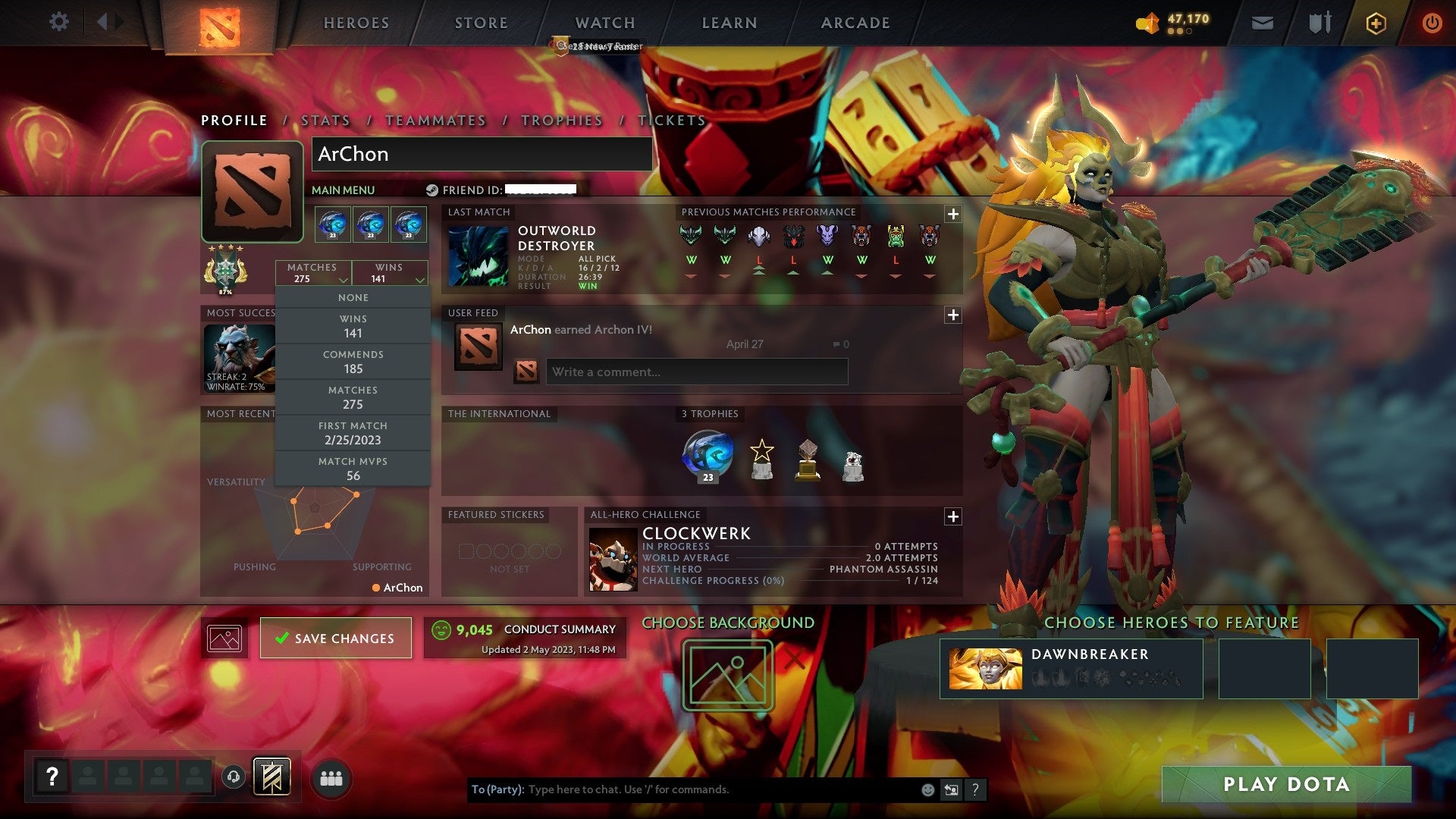Toggle the emoticon picker in party chat

pyautogui.click(x=927, y=789)
